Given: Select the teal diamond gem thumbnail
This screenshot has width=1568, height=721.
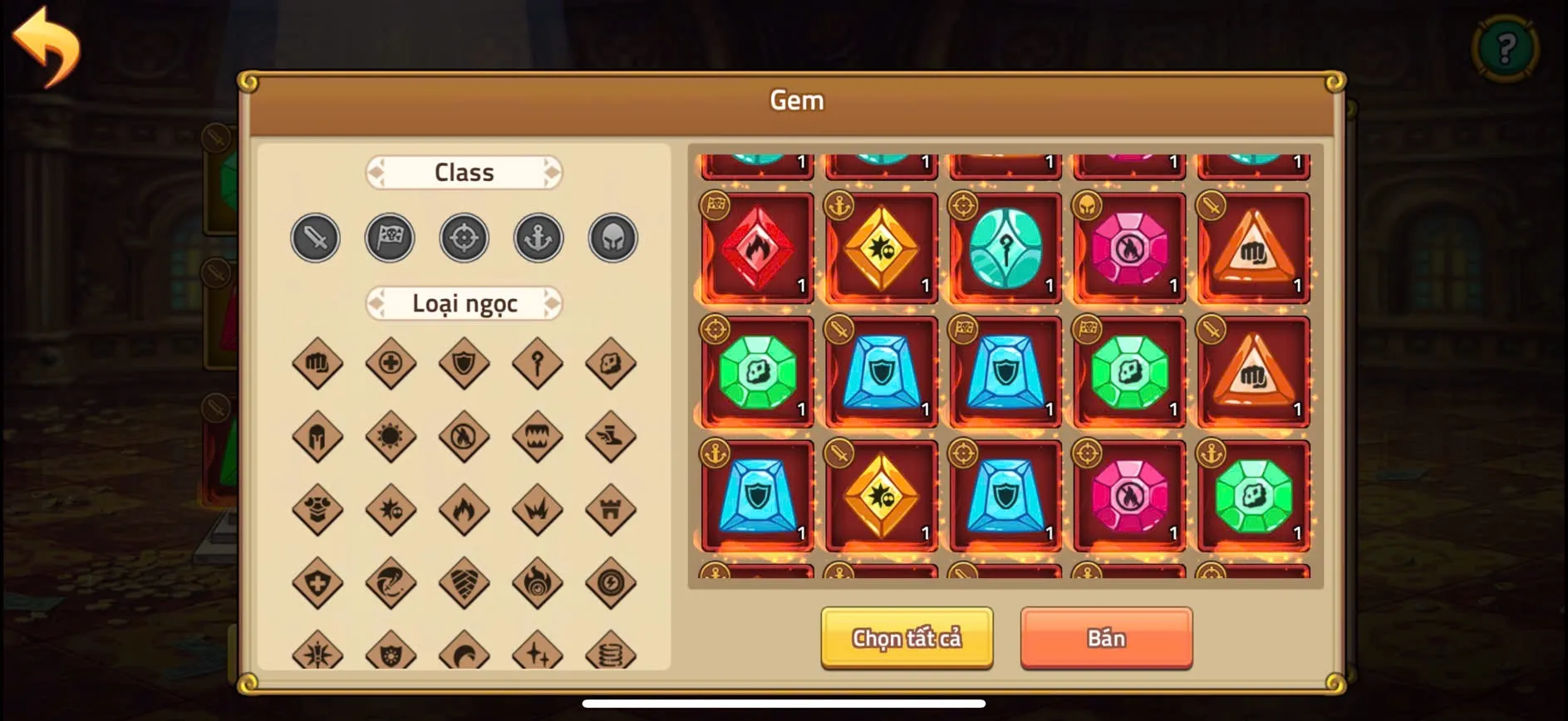Looking at the screenshot, I should pyautogui.click(x=1005, y=247).
